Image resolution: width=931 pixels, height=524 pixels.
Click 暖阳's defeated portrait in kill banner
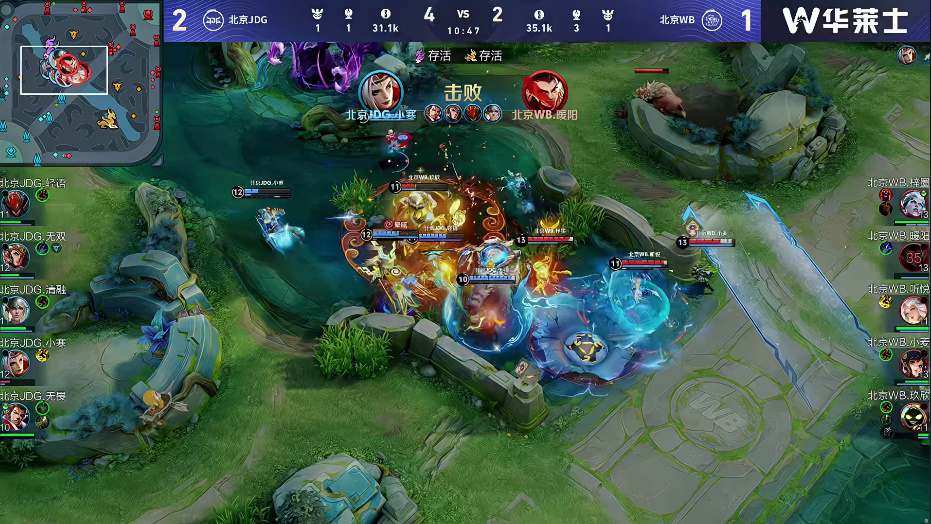544,91
